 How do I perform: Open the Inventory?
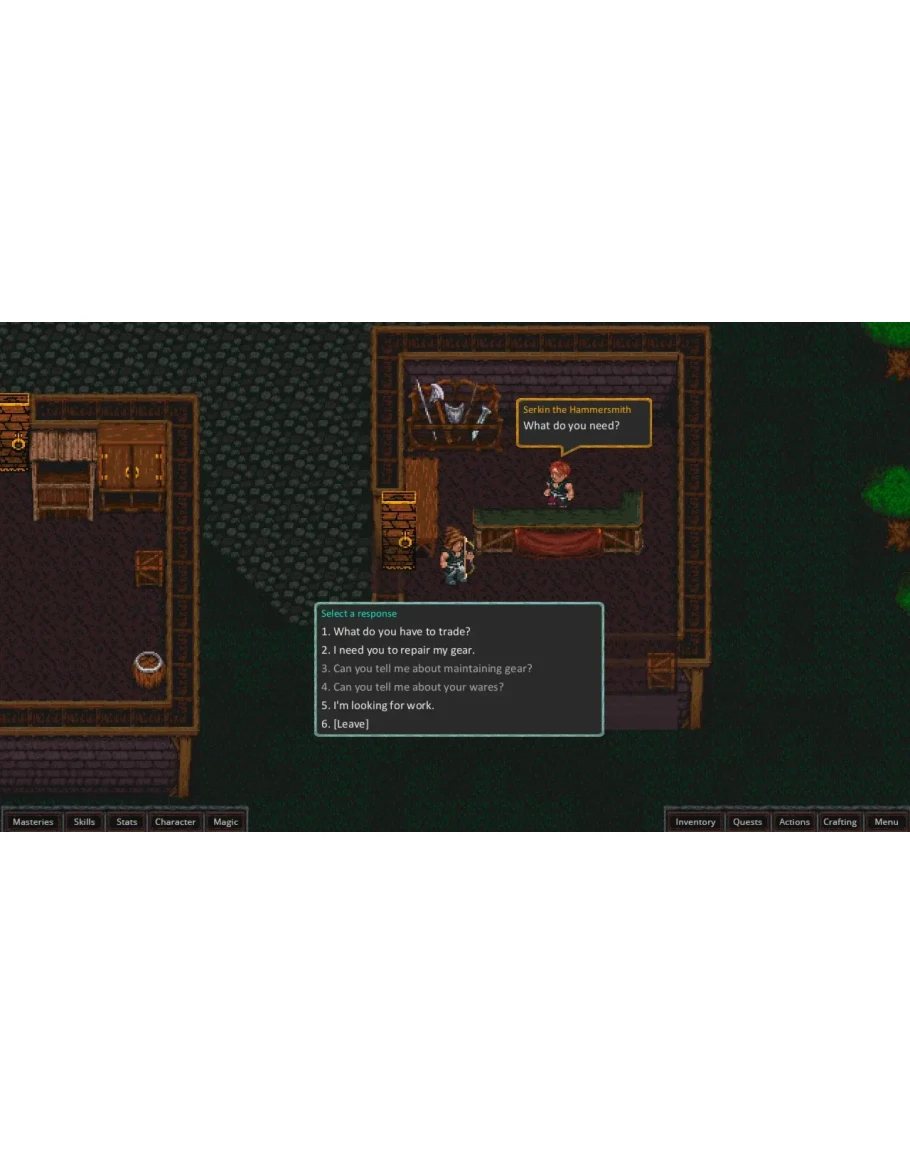[695, 822]
